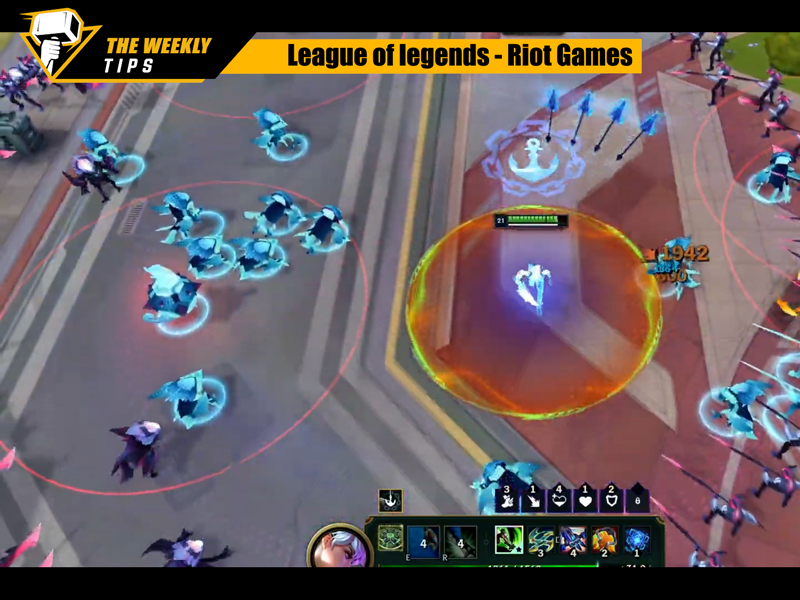Activate the R ultimate ability slot

point(460,541)
